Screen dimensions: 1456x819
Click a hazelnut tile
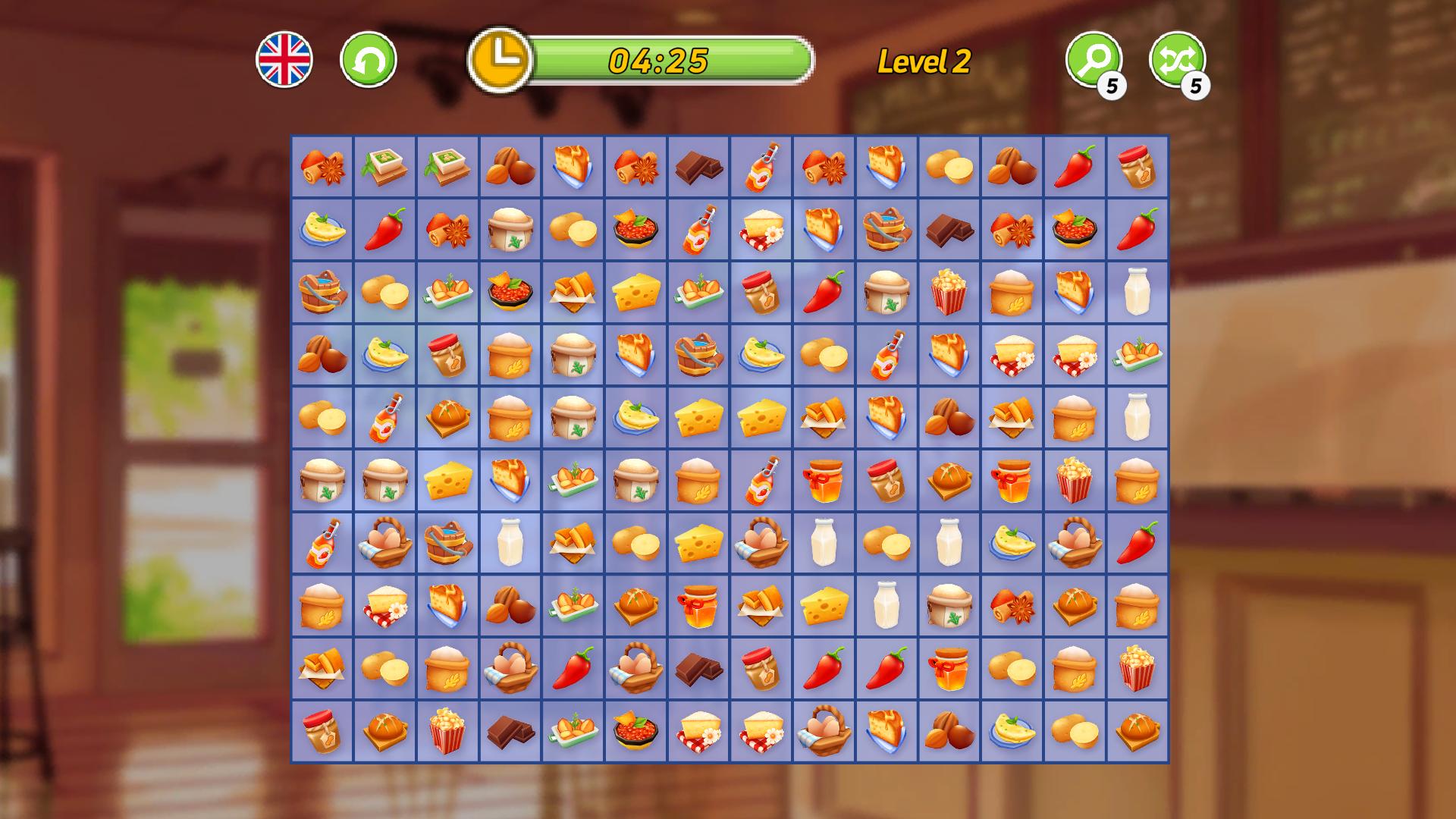pyautogui.click(x=509, y=168)
